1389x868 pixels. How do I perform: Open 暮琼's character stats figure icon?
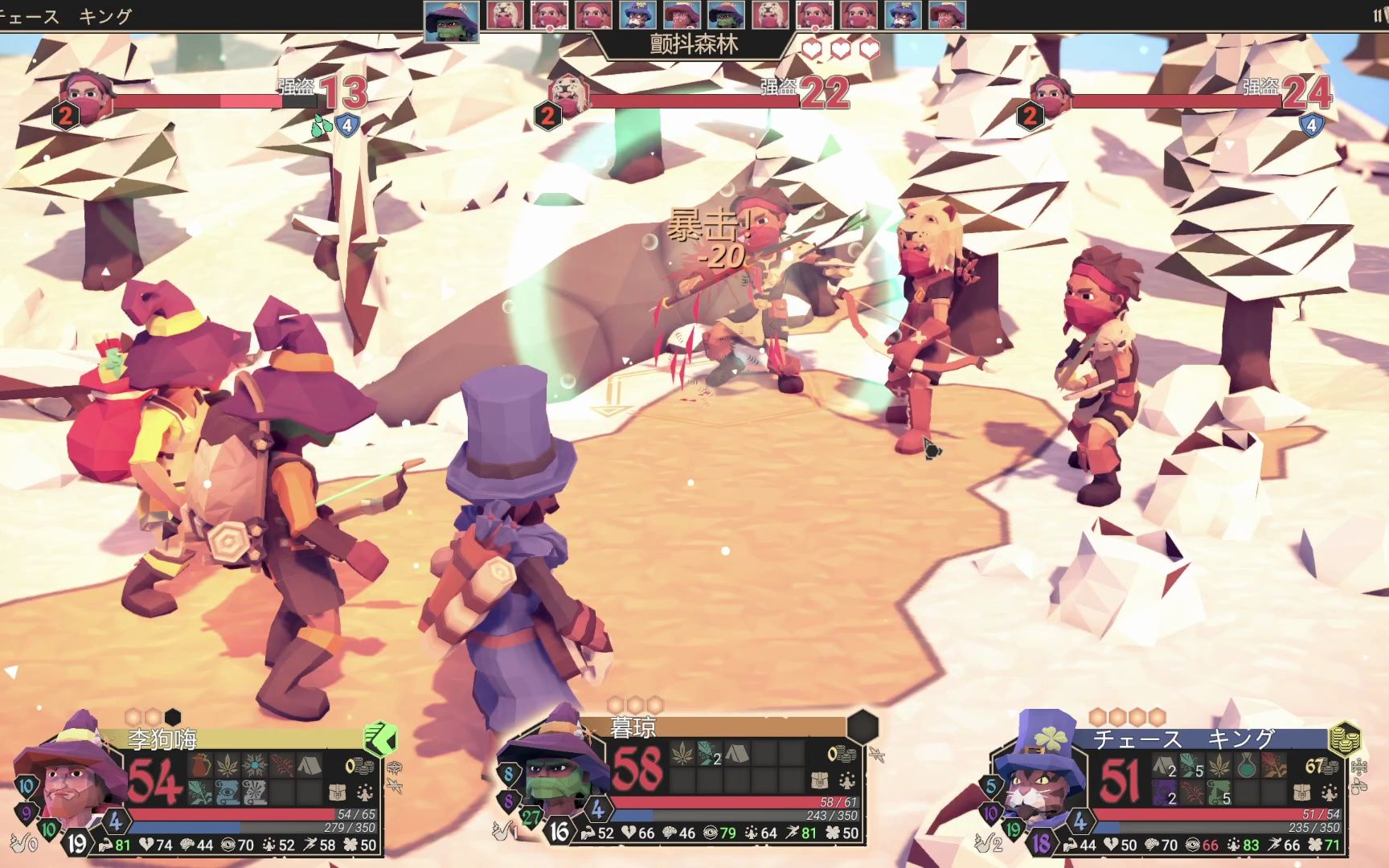click(x=847, y=780)
